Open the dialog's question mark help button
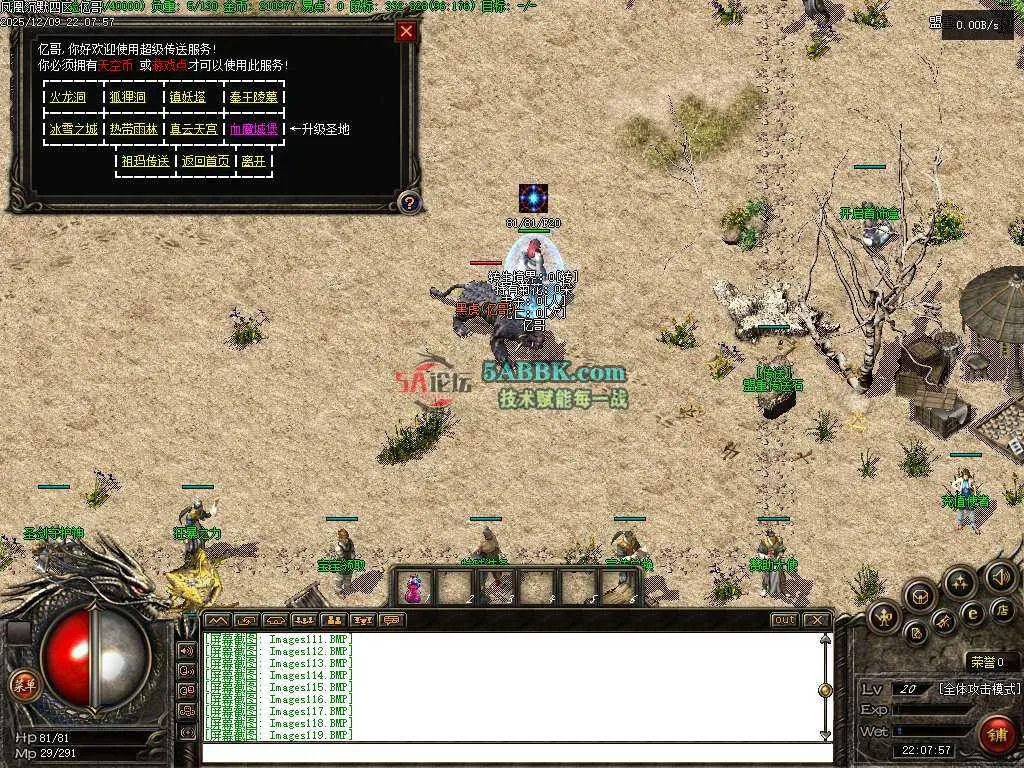1024x768 pixels. [408, 203]
